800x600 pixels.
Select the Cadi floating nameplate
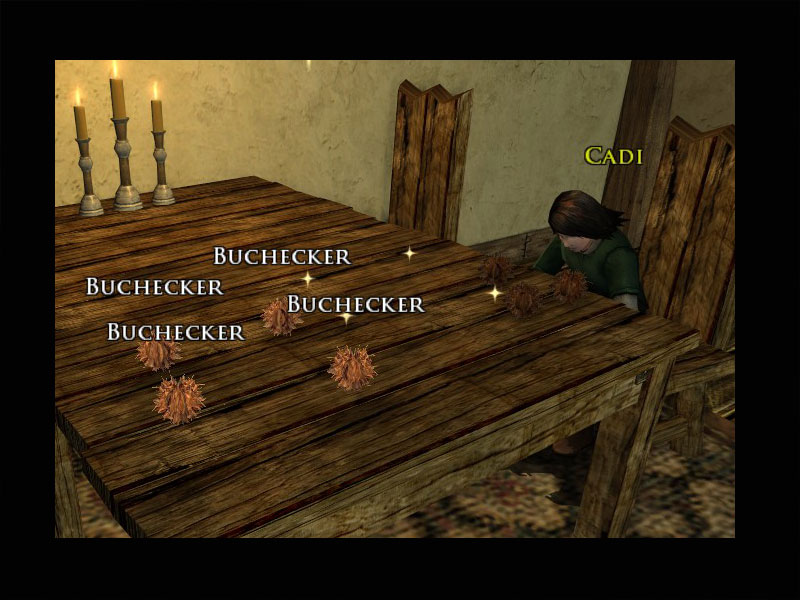tap(613, 156)
